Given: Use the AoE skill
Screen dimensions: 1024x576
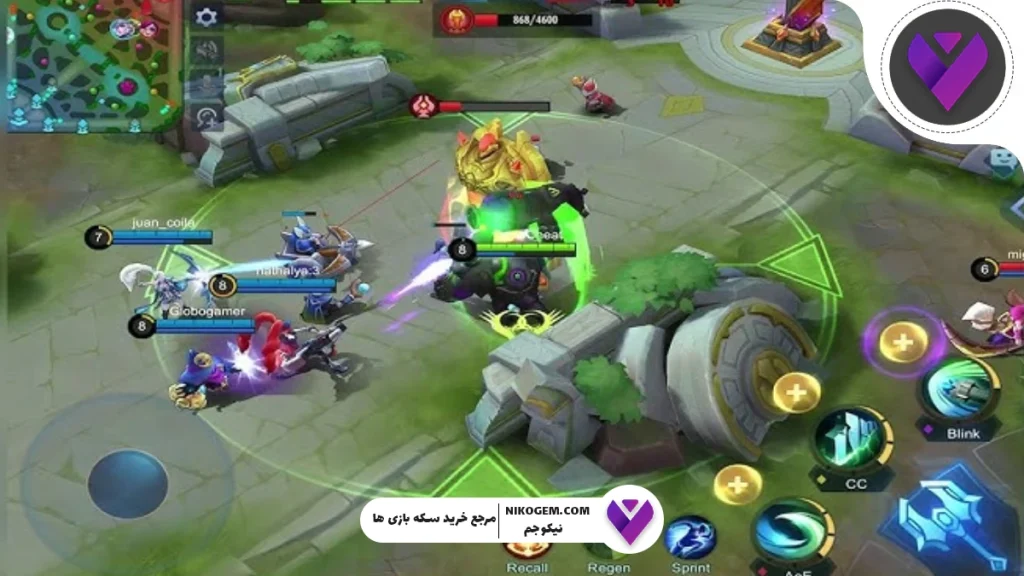Looking at the screenshot, I should 792,531.
